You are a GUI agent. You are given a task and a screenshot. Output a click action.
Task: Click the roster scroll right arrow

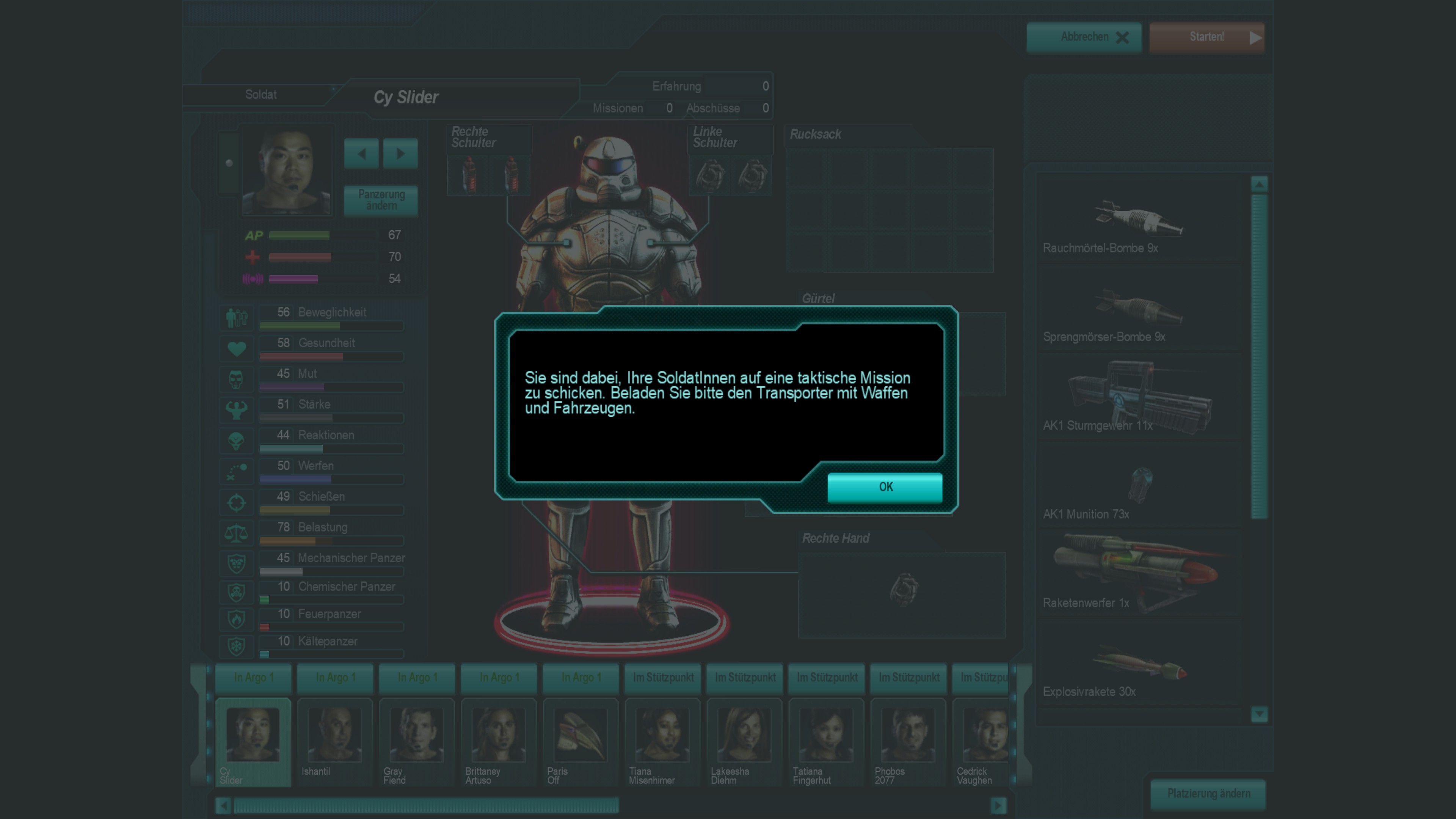(998, 805)
